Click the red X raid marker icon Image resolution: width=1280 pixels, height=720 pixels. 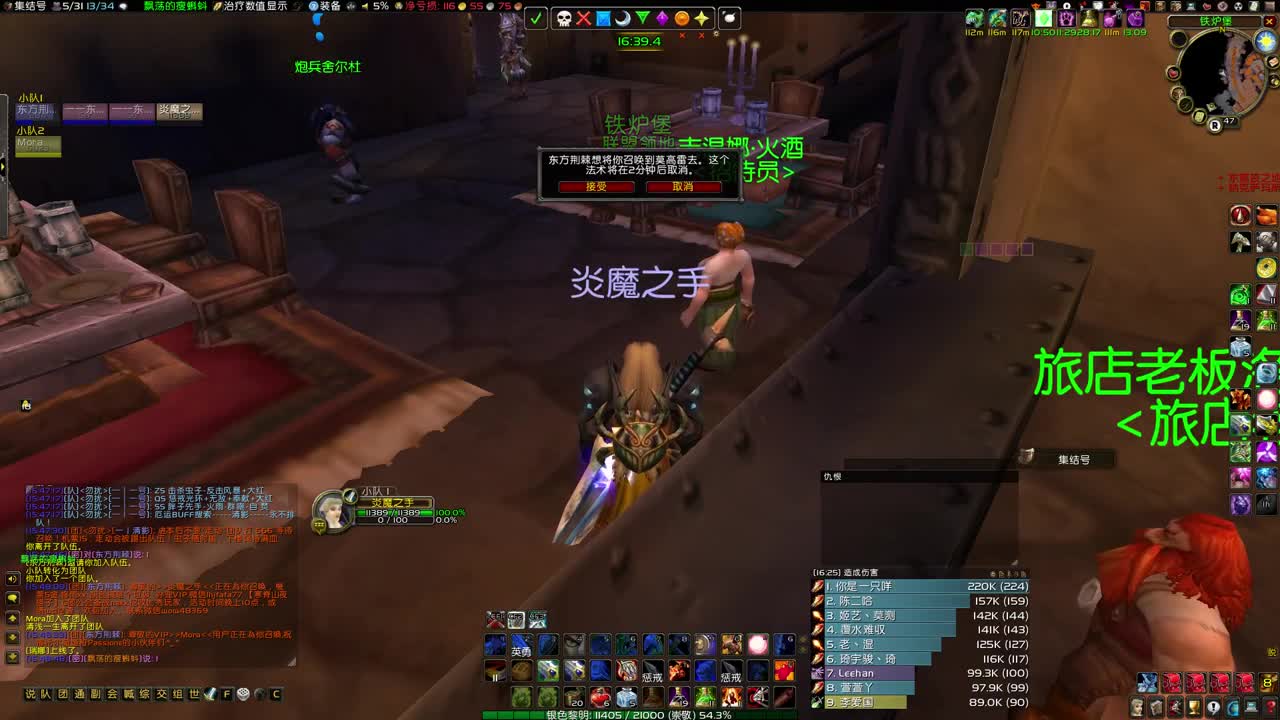click(583, 17)
